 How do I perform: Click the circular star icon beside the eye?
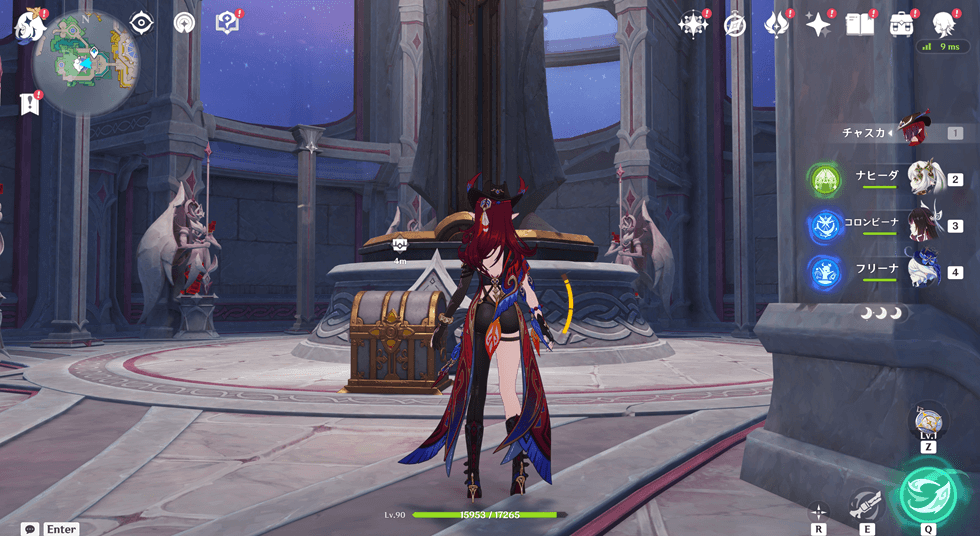click(184, 22)
